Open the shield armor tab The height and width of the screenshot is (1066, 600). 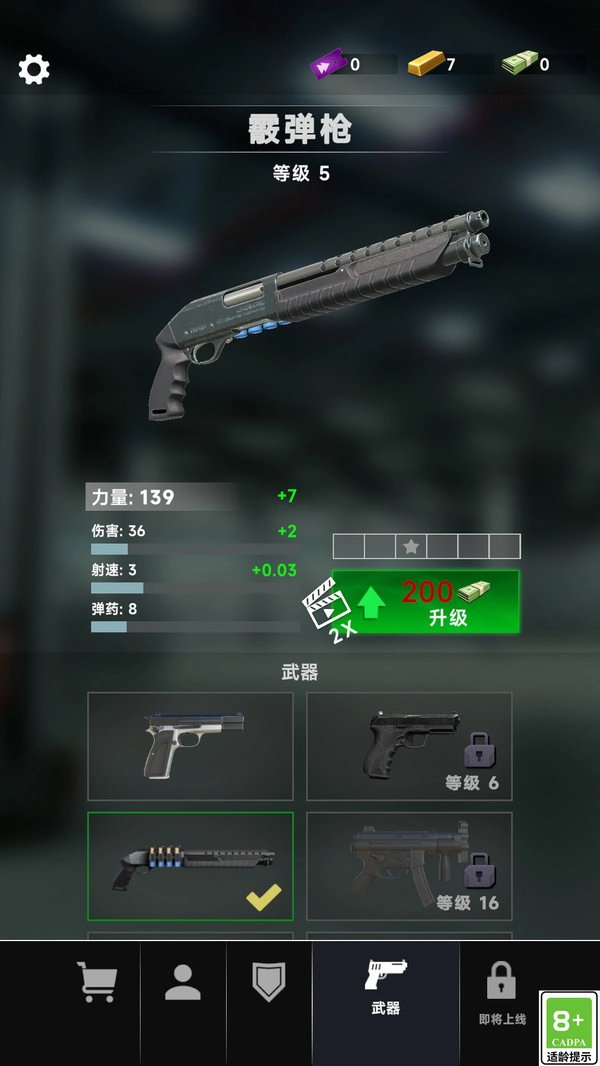coord(269,981)
